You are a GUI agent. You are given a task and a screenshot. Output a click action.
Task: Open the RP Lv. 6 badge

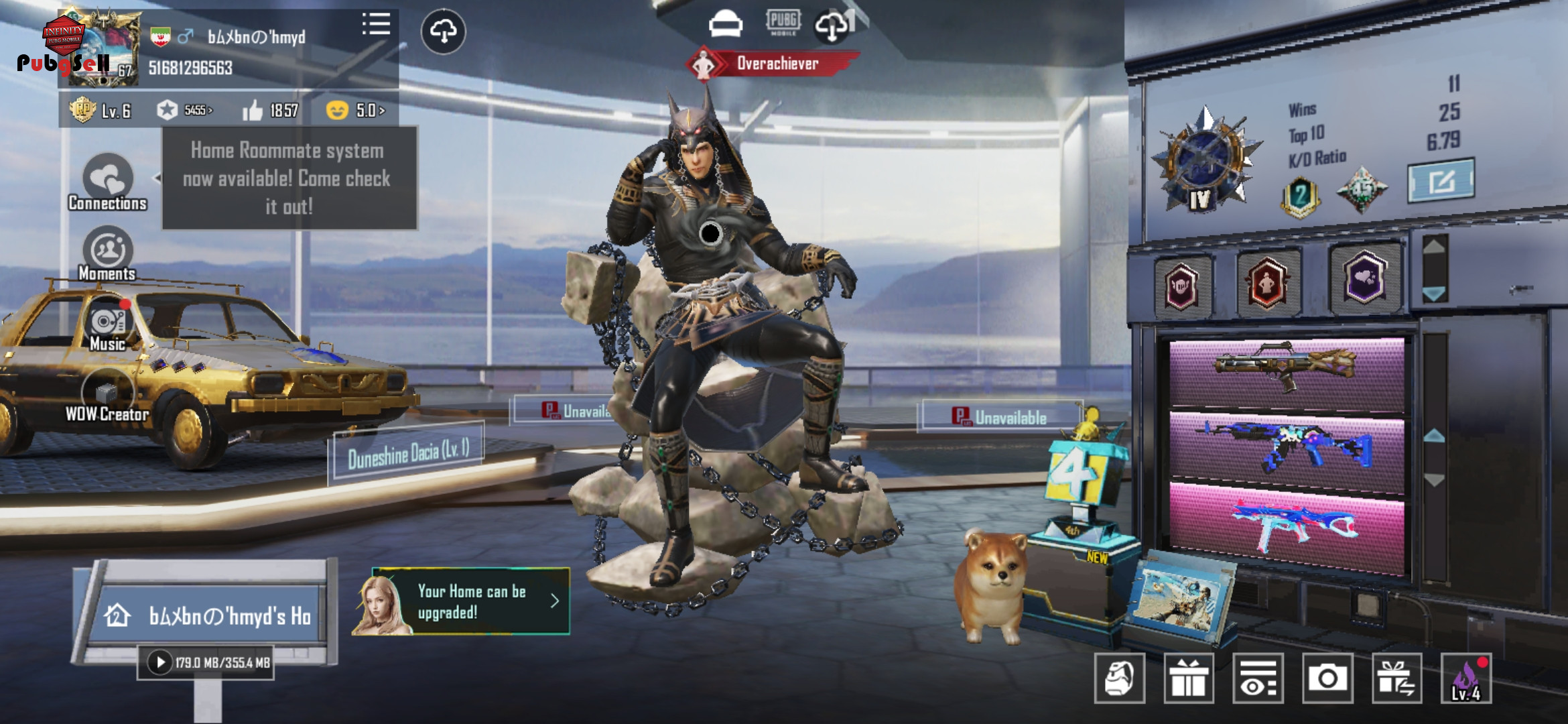coord(101,111)
